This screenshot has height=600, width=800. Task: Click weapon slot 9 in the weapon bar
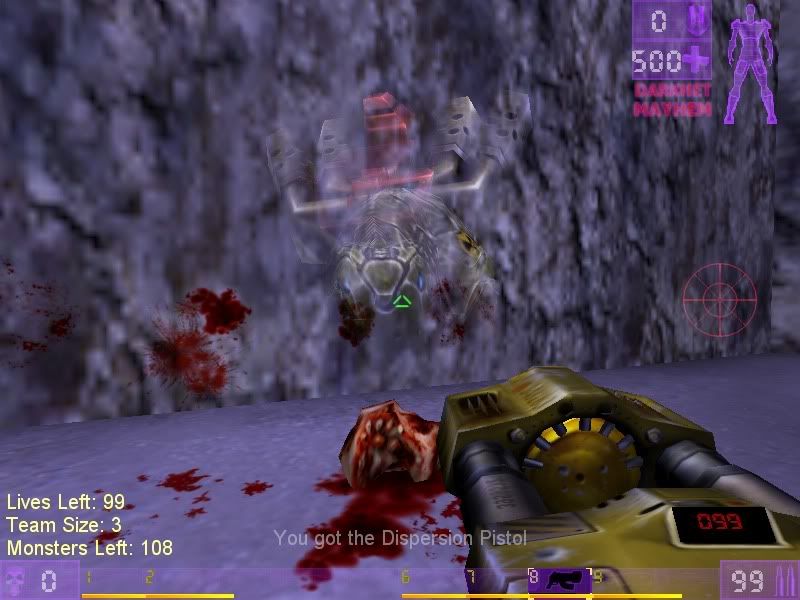[x=624, y=581]
